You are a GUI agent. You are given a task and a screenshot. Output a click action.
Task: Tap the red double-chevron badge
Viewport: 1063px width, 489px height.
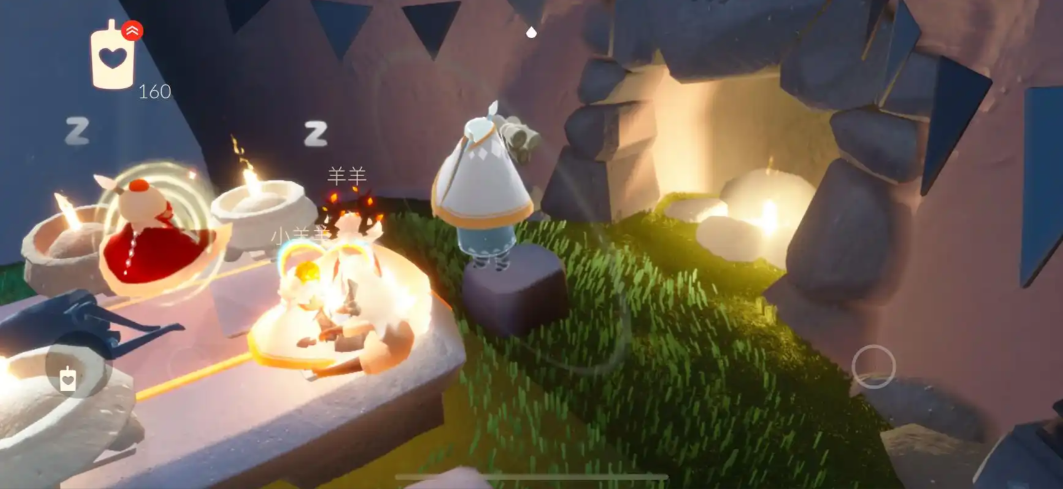(x=132, y=30)
